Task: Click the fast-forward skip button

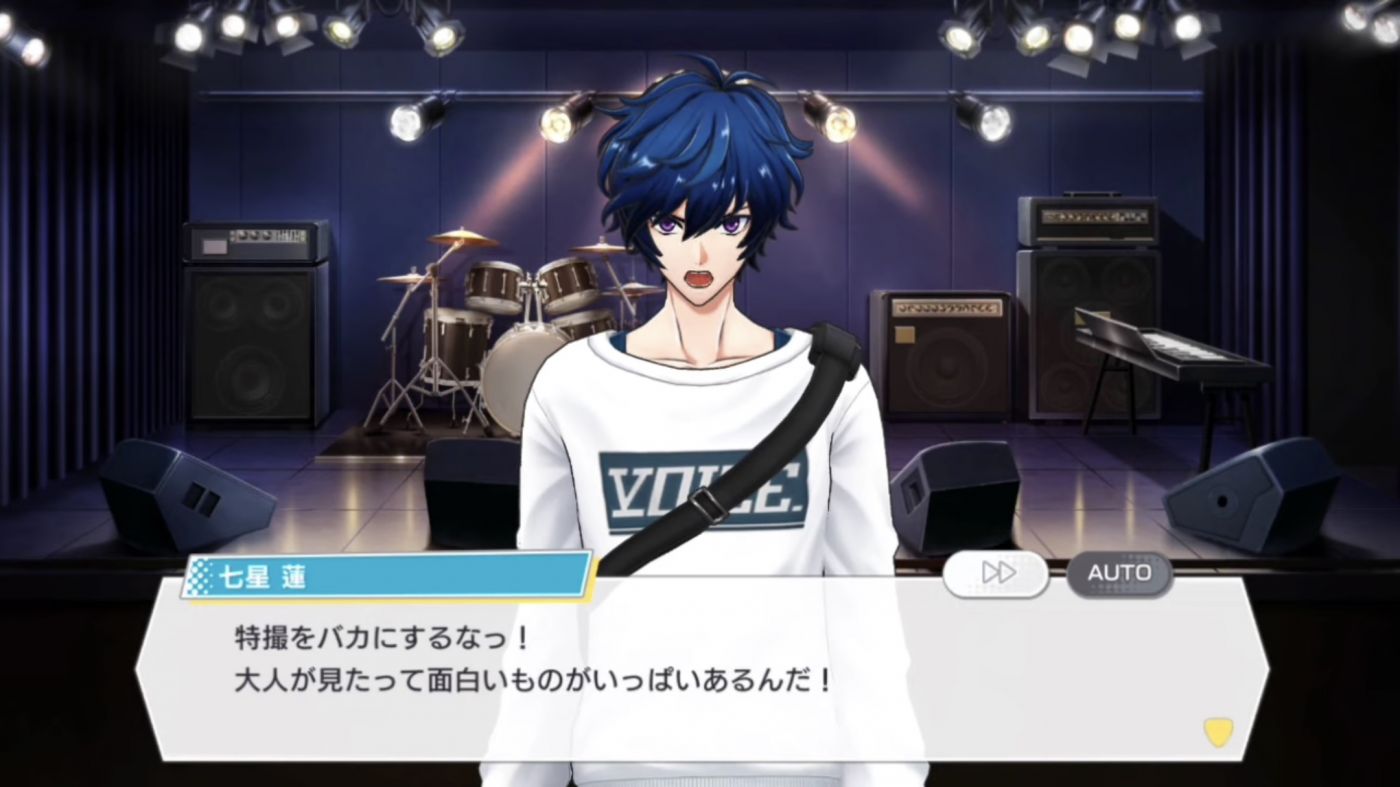Action: point(996,573)
